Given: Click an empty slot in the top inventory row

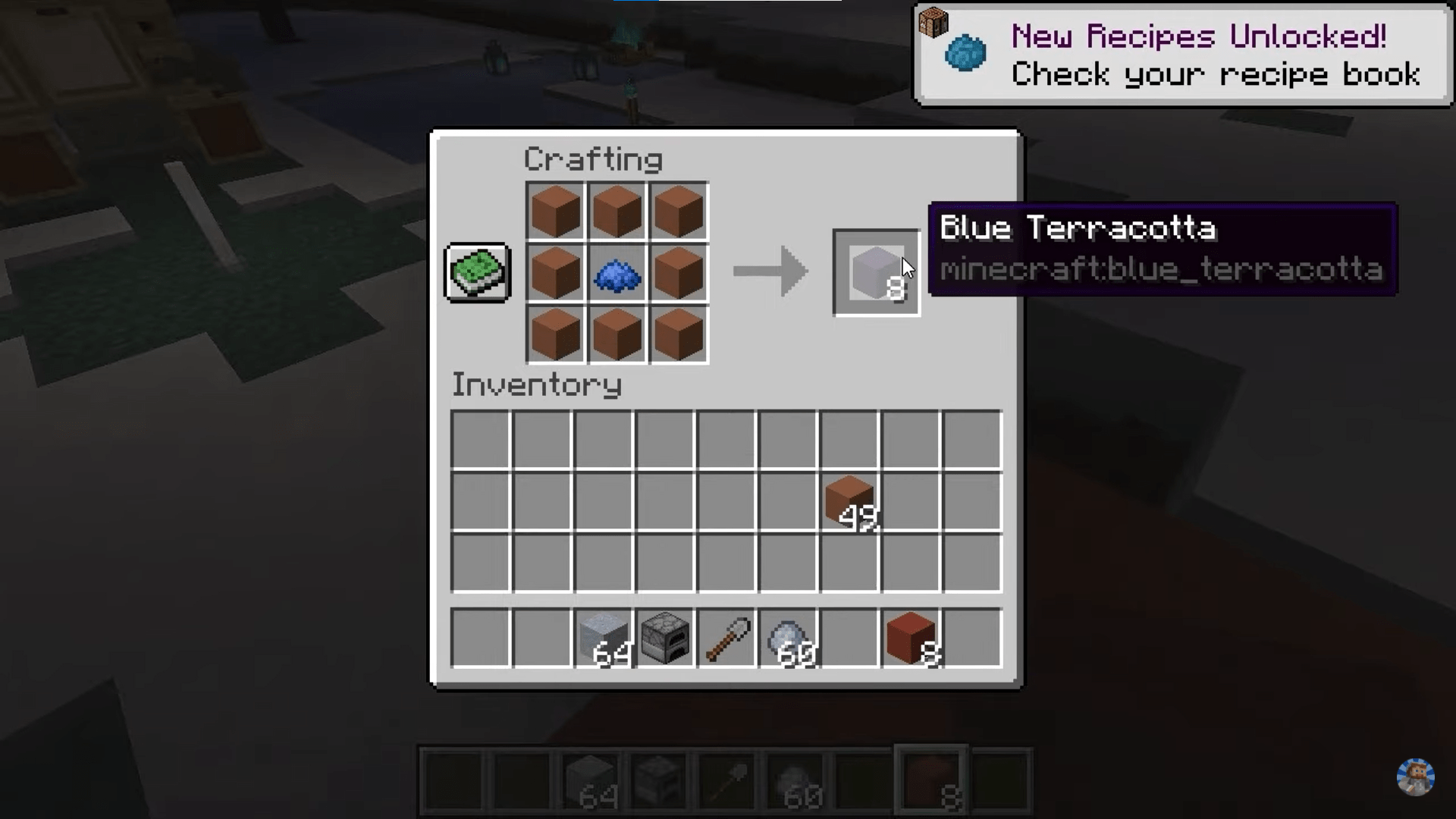Looking at the screenshot, I should (482, 438).
